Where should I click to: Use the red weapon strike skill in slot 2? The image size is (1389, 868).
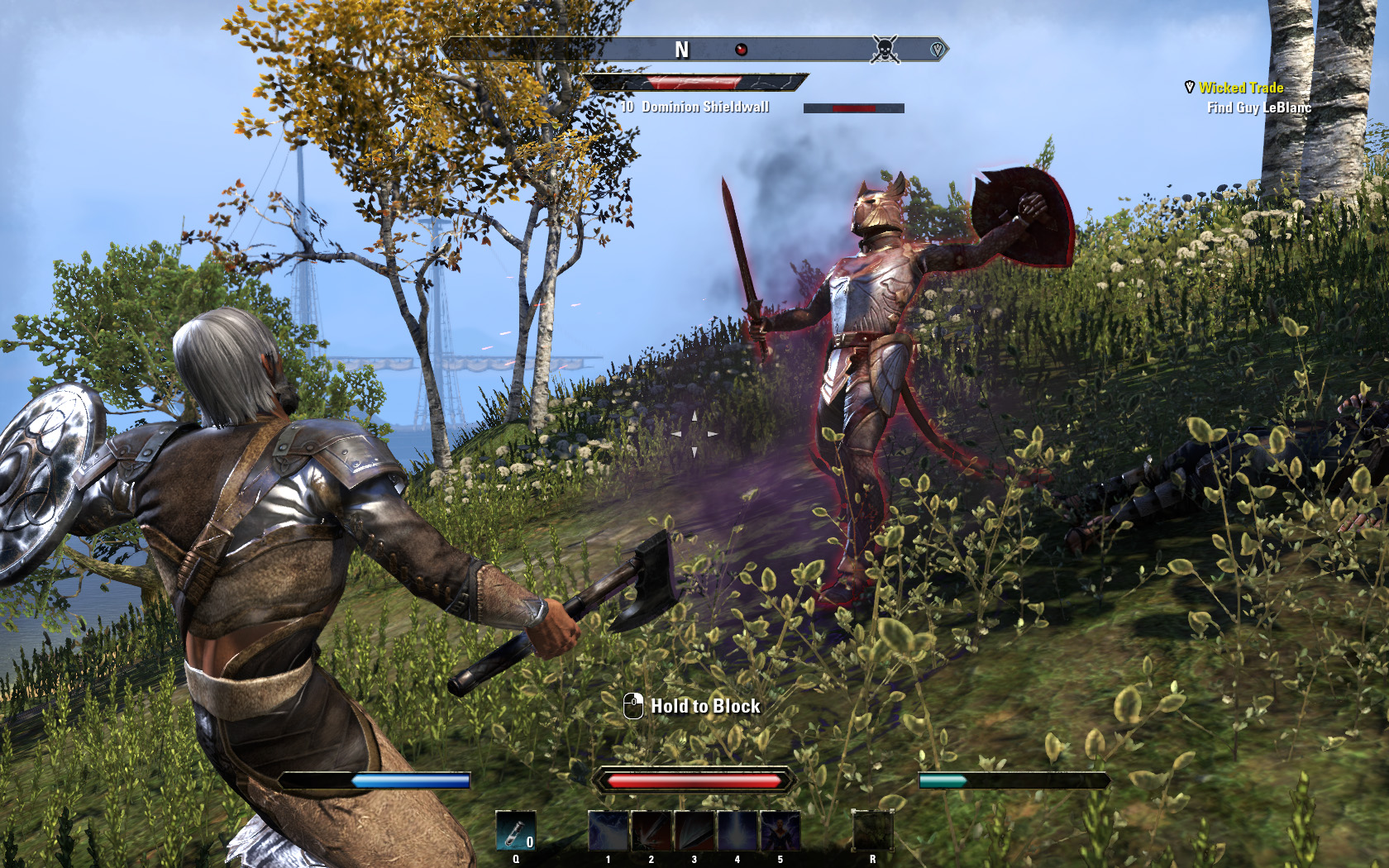(652, 831)
